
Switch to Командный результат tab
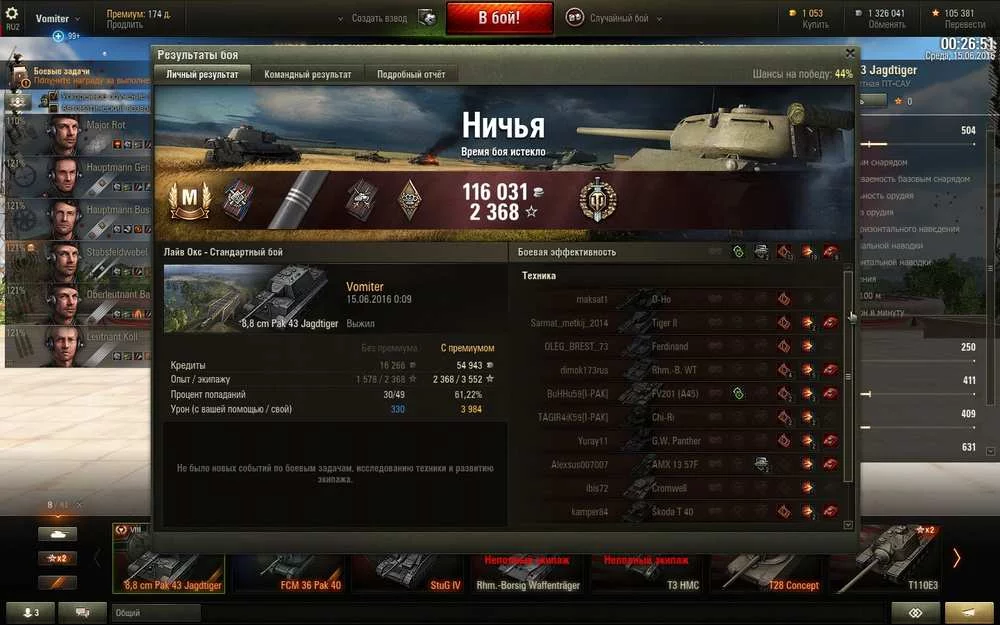click(x=307, y=75)
